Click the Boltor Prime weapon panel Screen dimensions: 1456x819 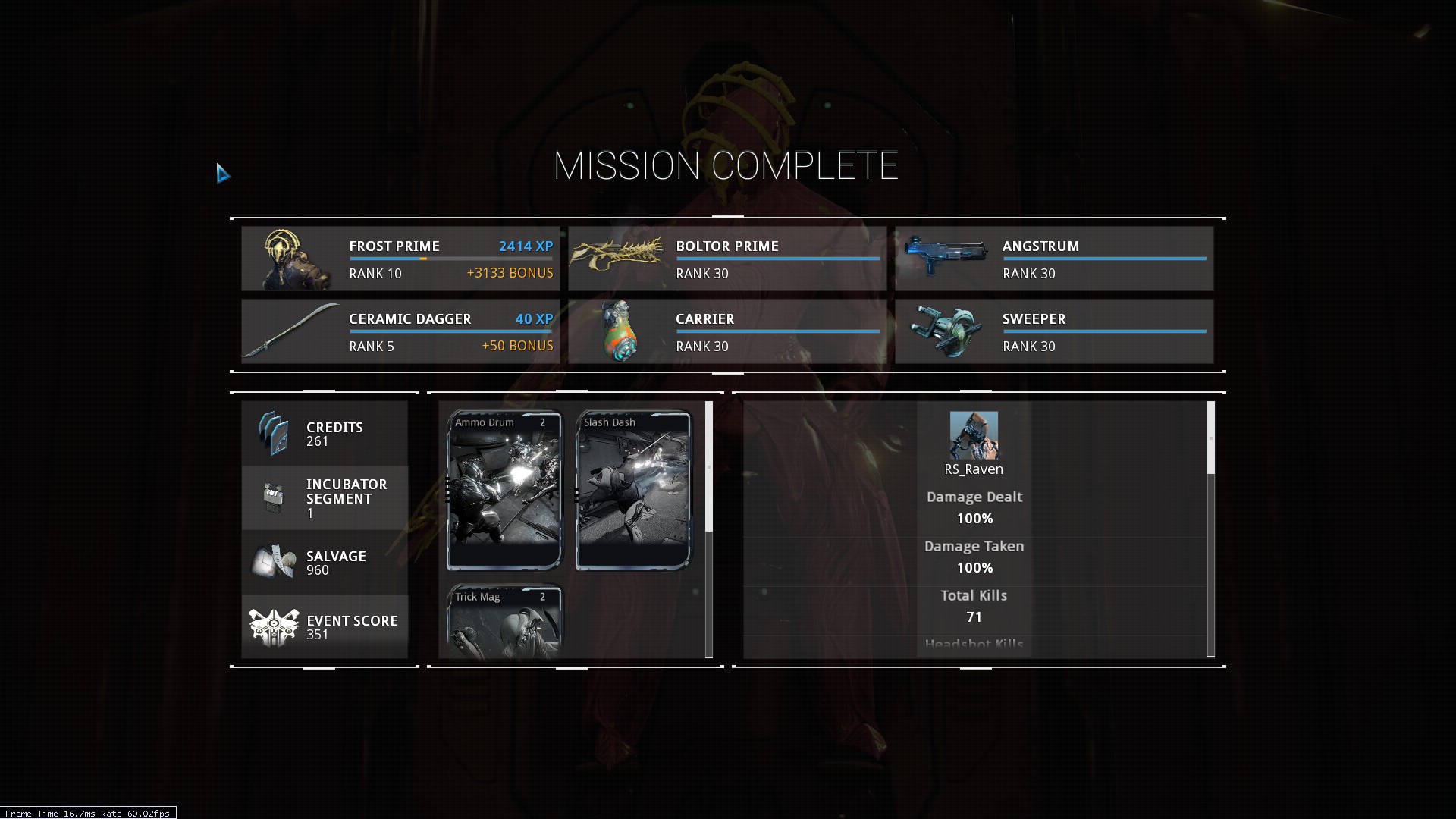coord(726,259)
